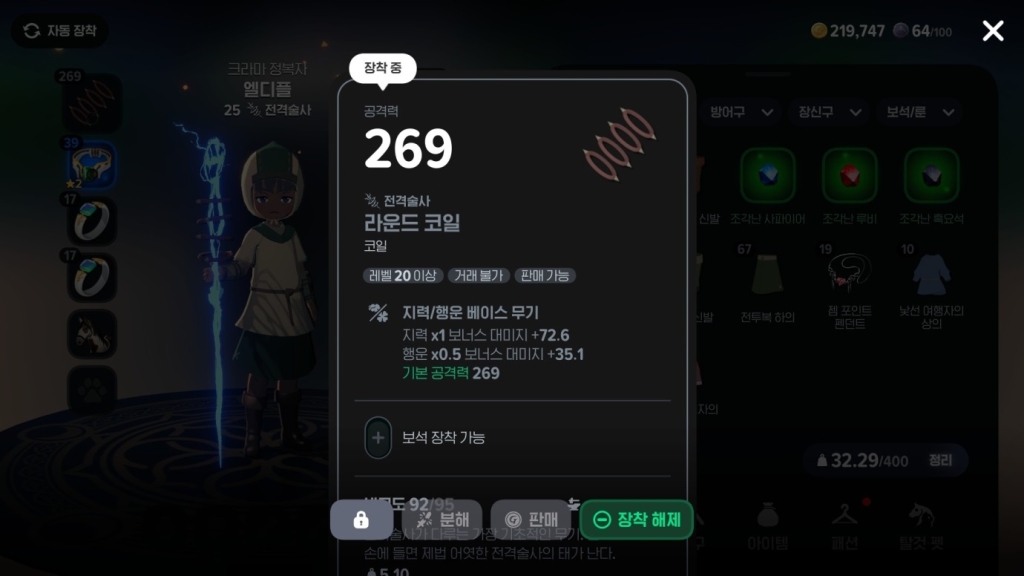Sell the item using 판매 button
The image size is (1024, 576).
tap(530, 519)
